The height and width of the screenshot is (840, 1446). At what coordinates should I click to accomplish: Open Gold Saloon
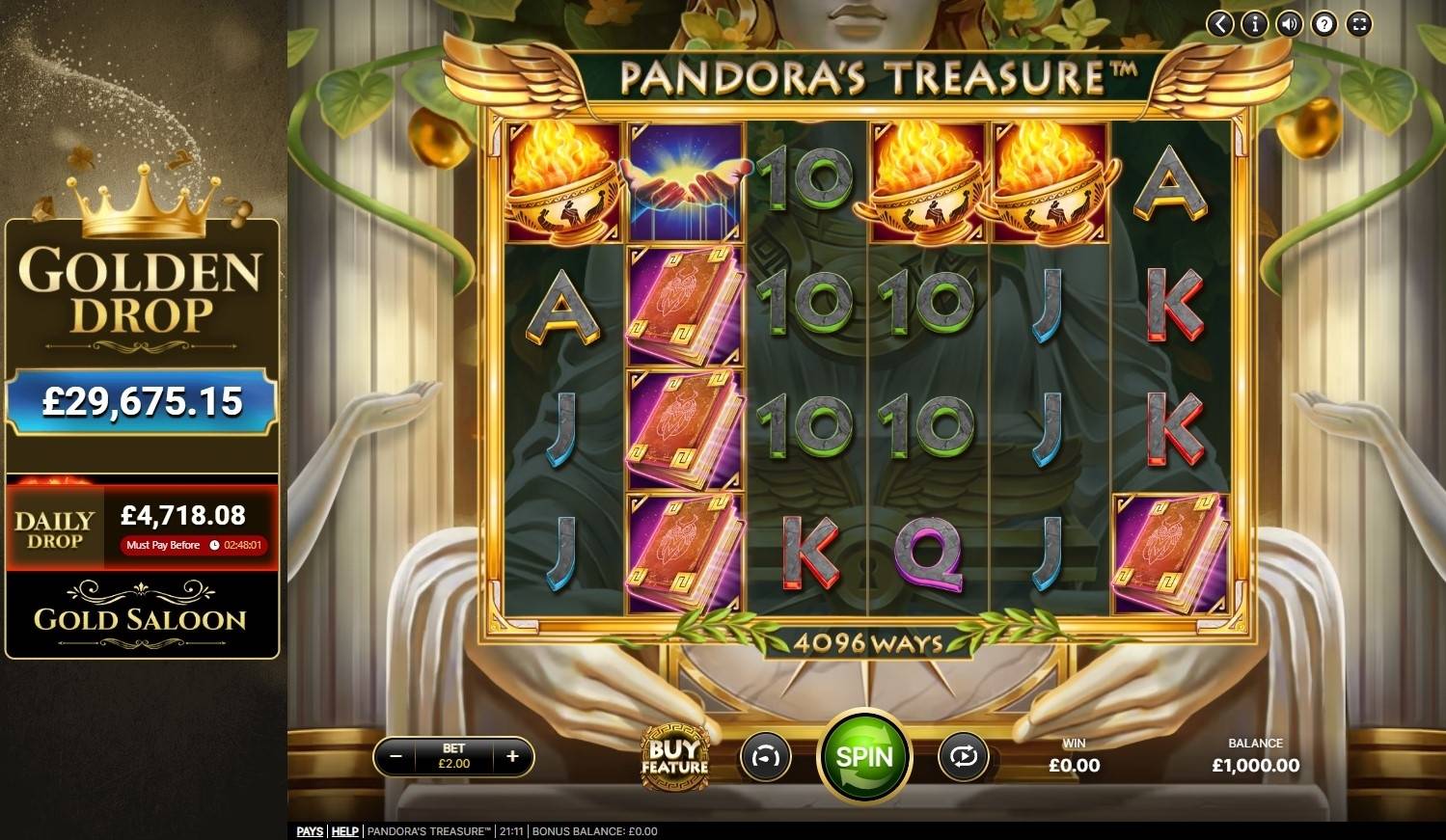[143, 620]
